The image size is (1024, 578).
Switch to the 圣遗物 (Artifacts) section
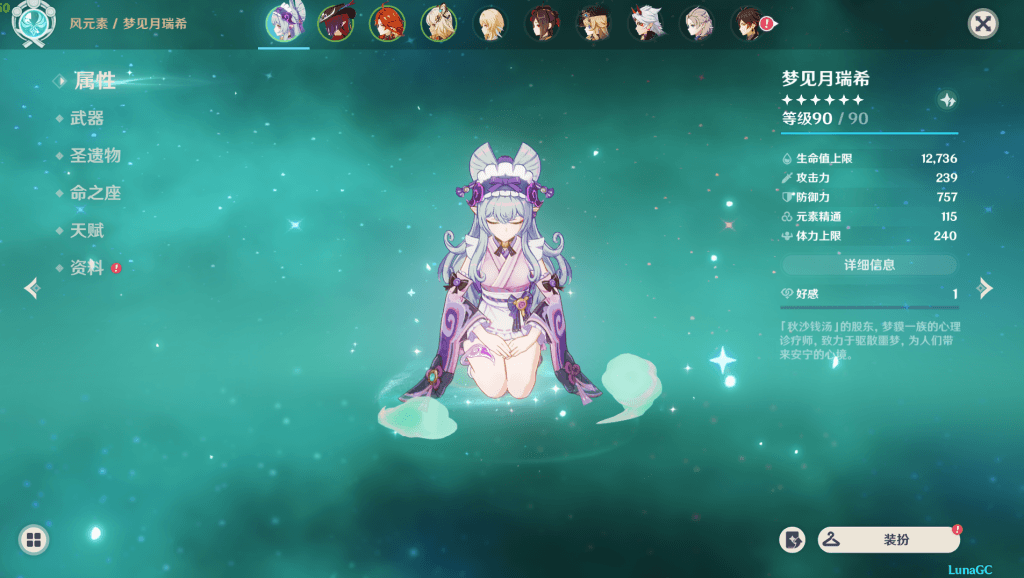tap(95, 156)
